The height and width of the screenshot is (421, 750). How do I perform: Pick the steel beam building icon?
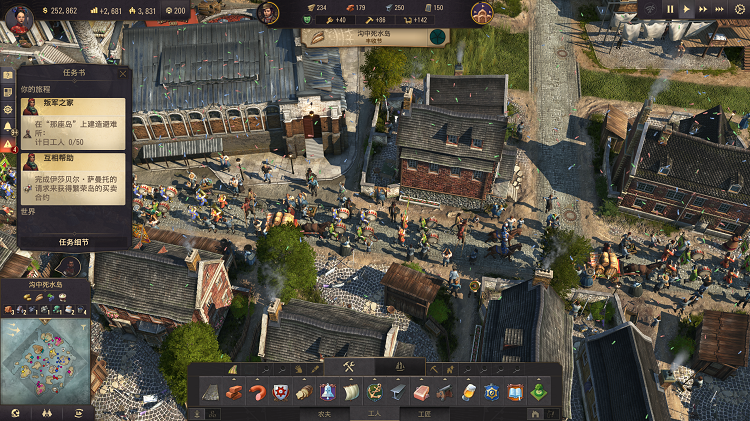tap(398, 392)
